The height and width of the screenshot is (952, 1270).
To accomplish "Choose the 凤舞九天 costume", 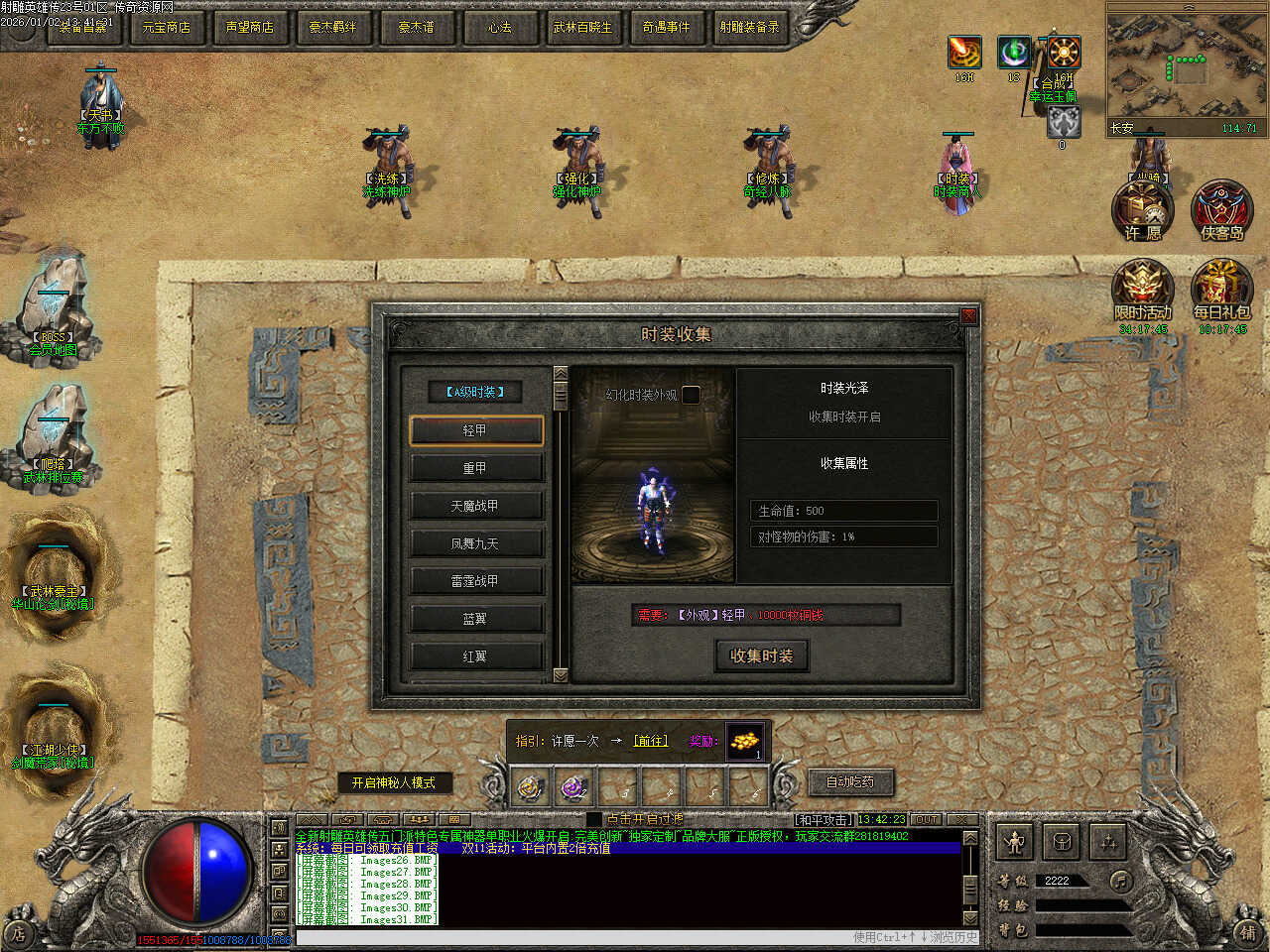I will [475, 543].
